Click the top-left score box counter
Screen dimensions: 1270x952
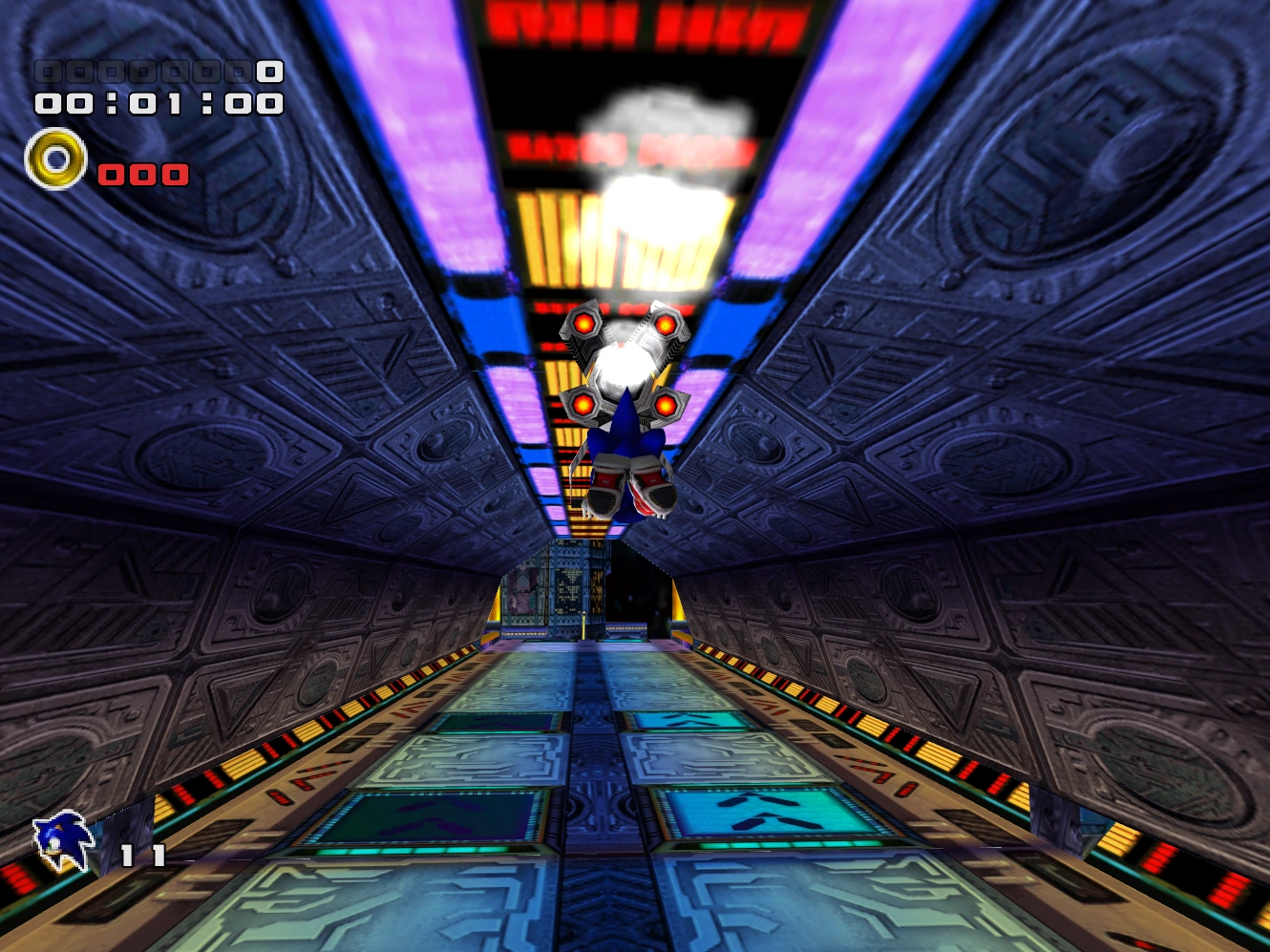point(153,70)
